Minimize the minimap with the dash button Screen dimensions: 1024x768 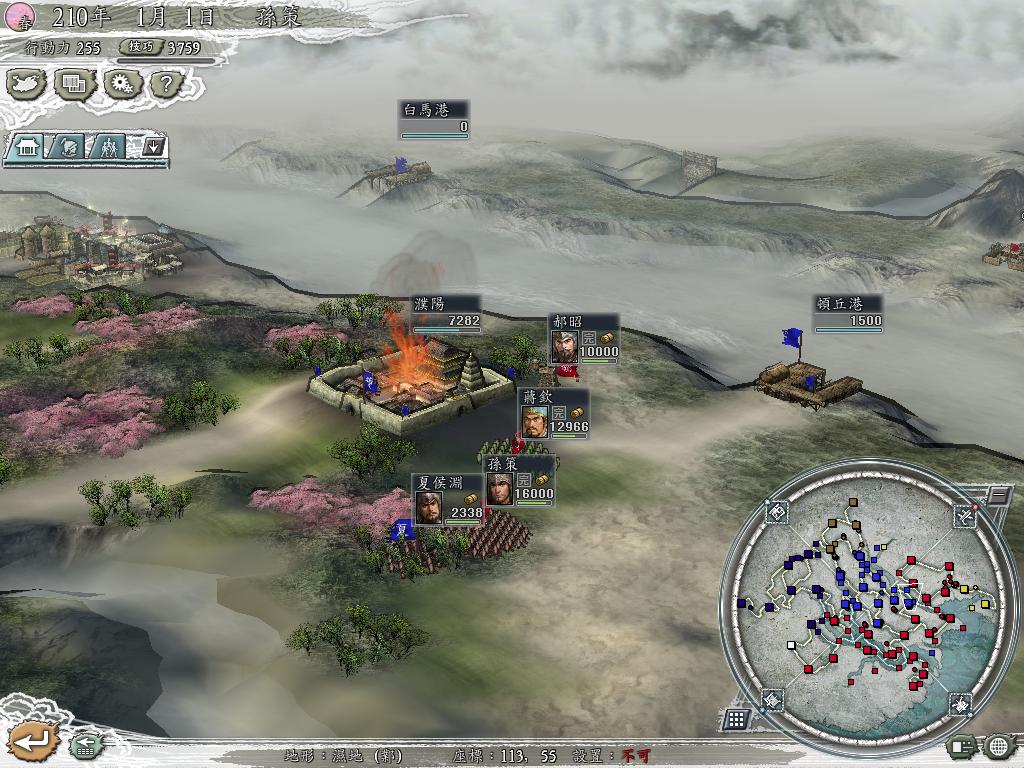coord(998,494)
